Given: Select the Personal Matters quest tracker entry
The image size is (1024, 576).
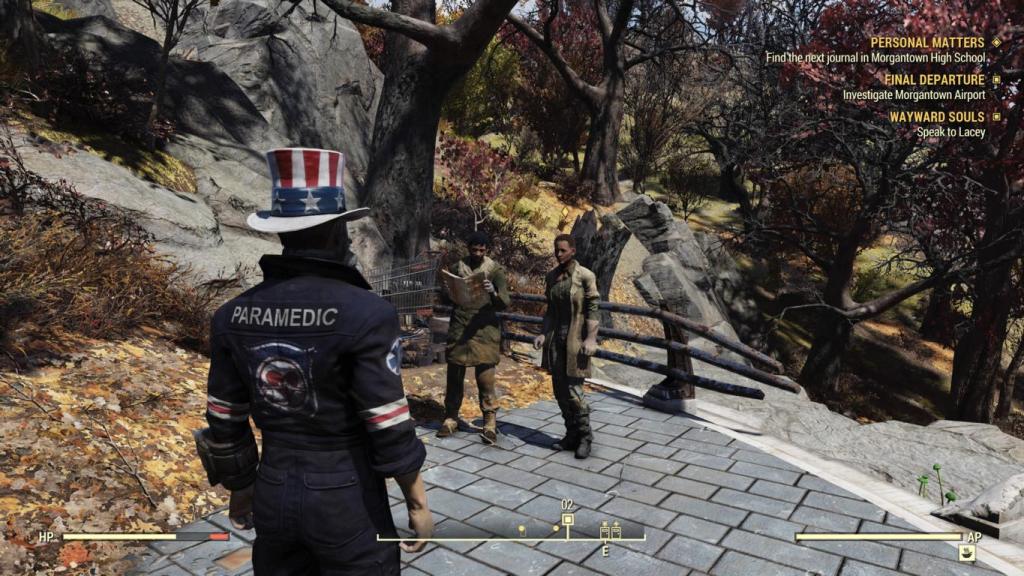Looking at the screenshot, I should (x=928, y=42).
